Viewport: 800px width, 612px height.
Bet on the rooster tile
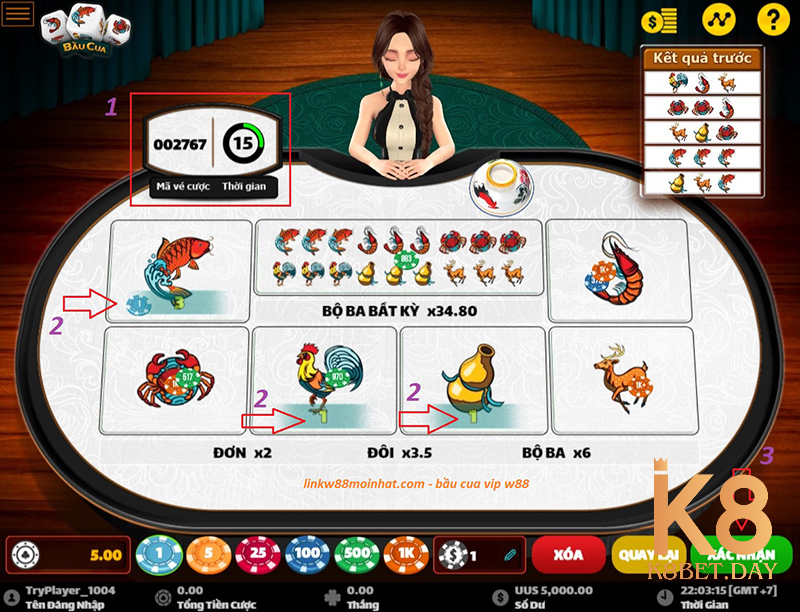click(324, 380)
